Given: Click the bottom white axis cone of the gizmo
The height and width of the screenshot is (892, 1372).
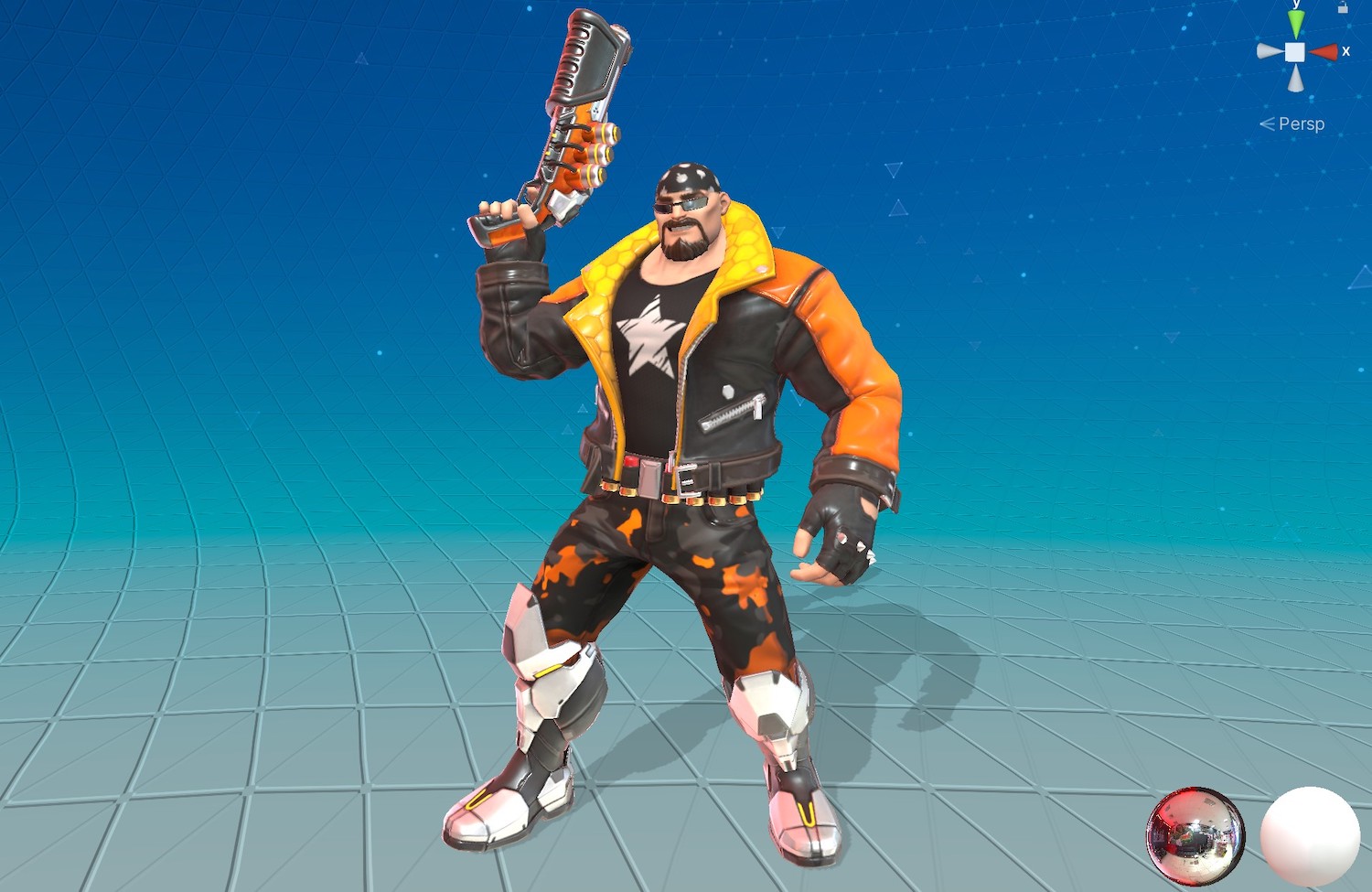Looking at the screenshot, I should pos(1297,79).
